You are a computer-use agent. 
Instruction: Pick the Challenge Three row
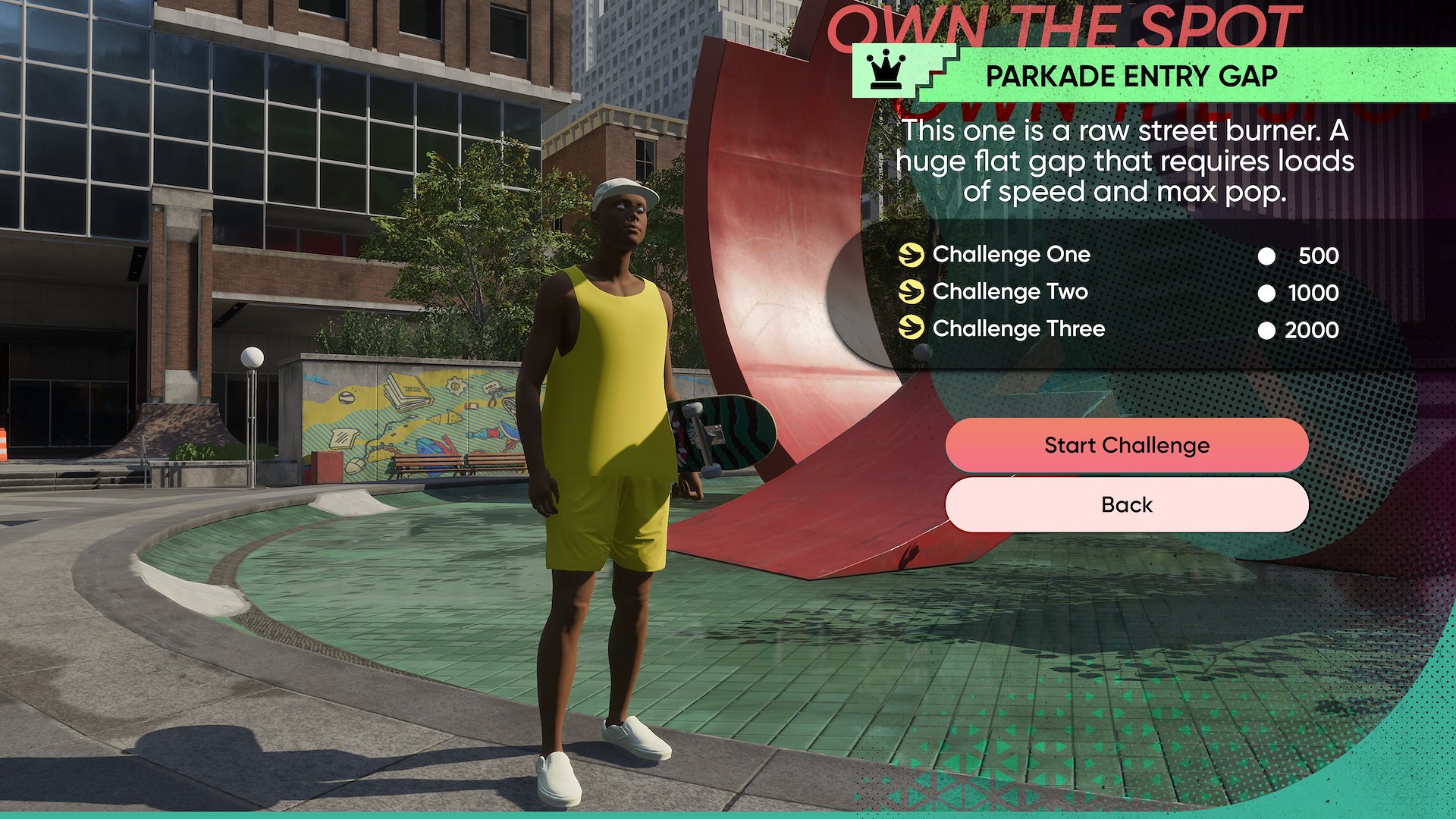pos(1018,329)
